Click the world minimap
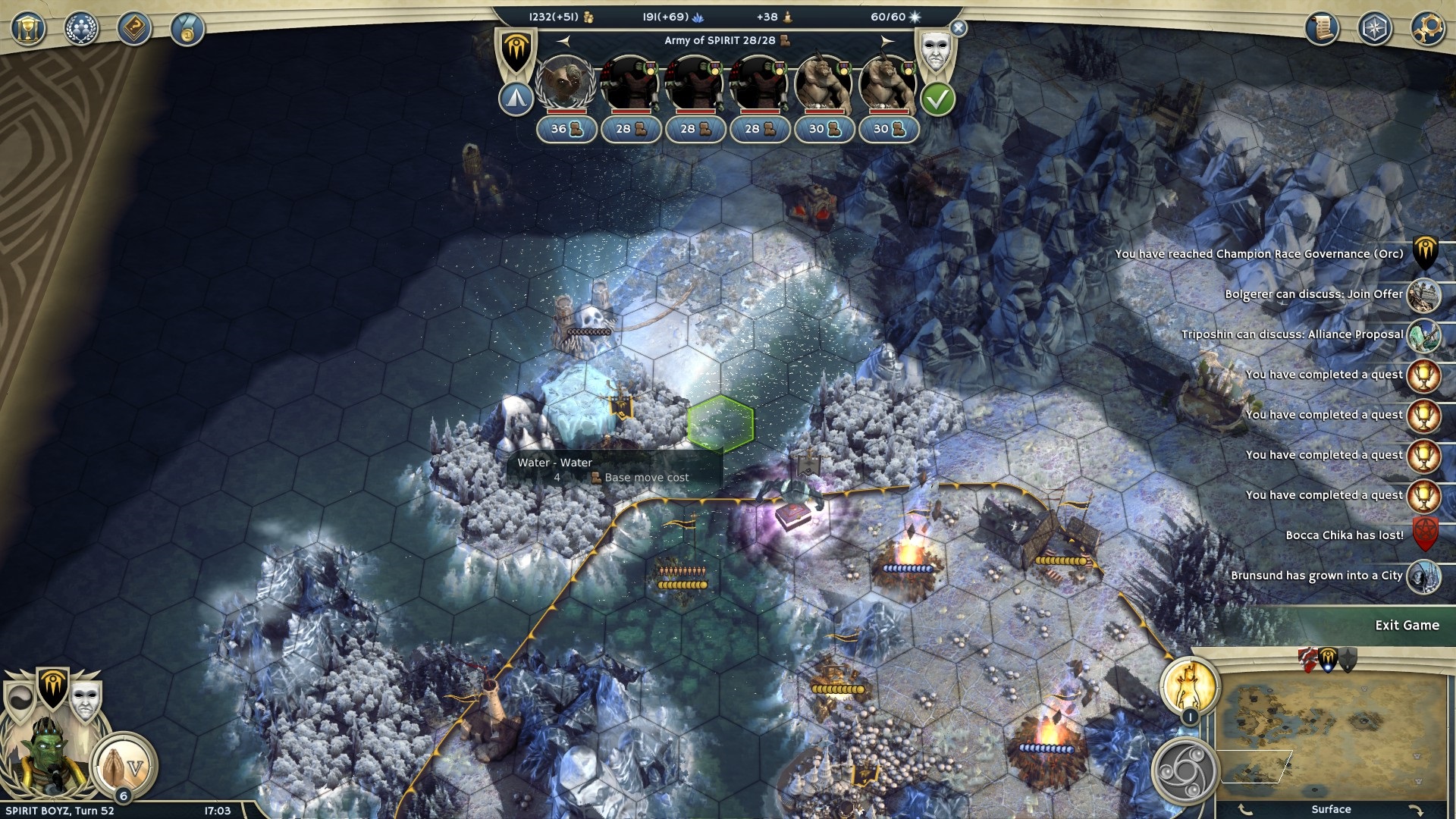The height and width of the screenshot is (819, 1456). pyautogui.click(x=1332, y=733)
